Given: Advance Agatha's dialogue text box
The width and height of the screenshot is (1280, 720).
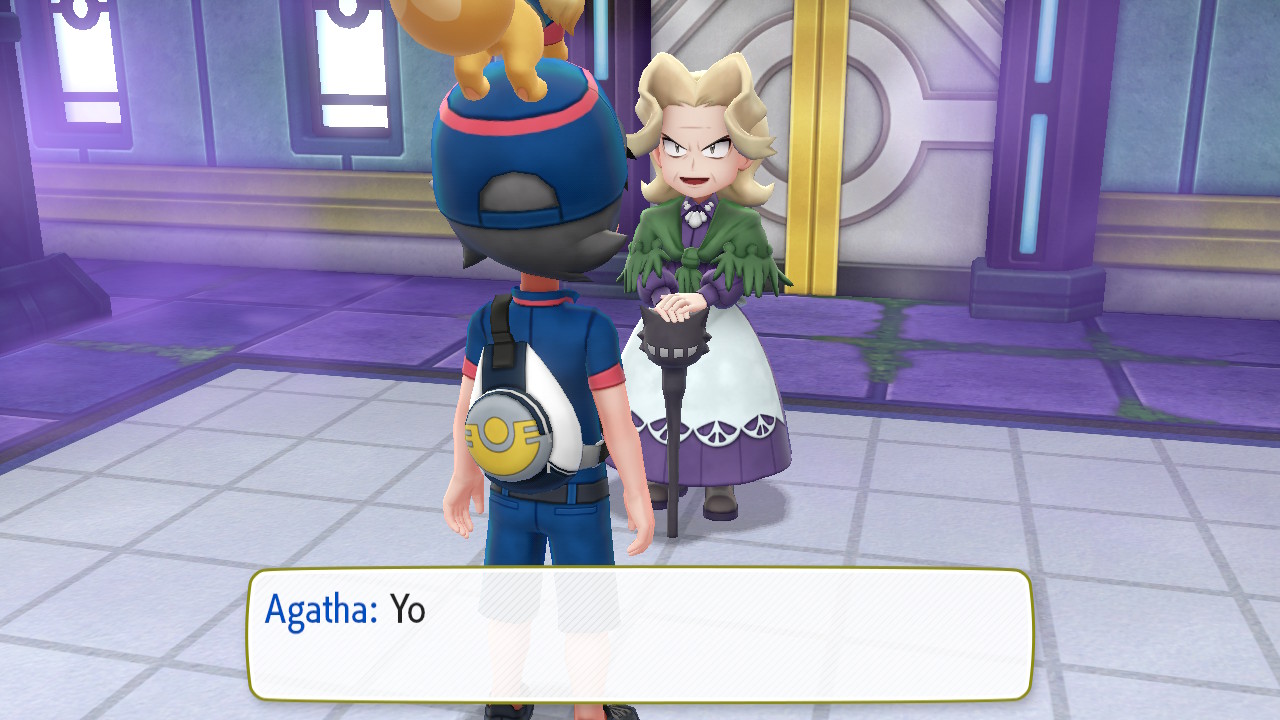Looking at the screenshot, I should click(x=640, y=634).
